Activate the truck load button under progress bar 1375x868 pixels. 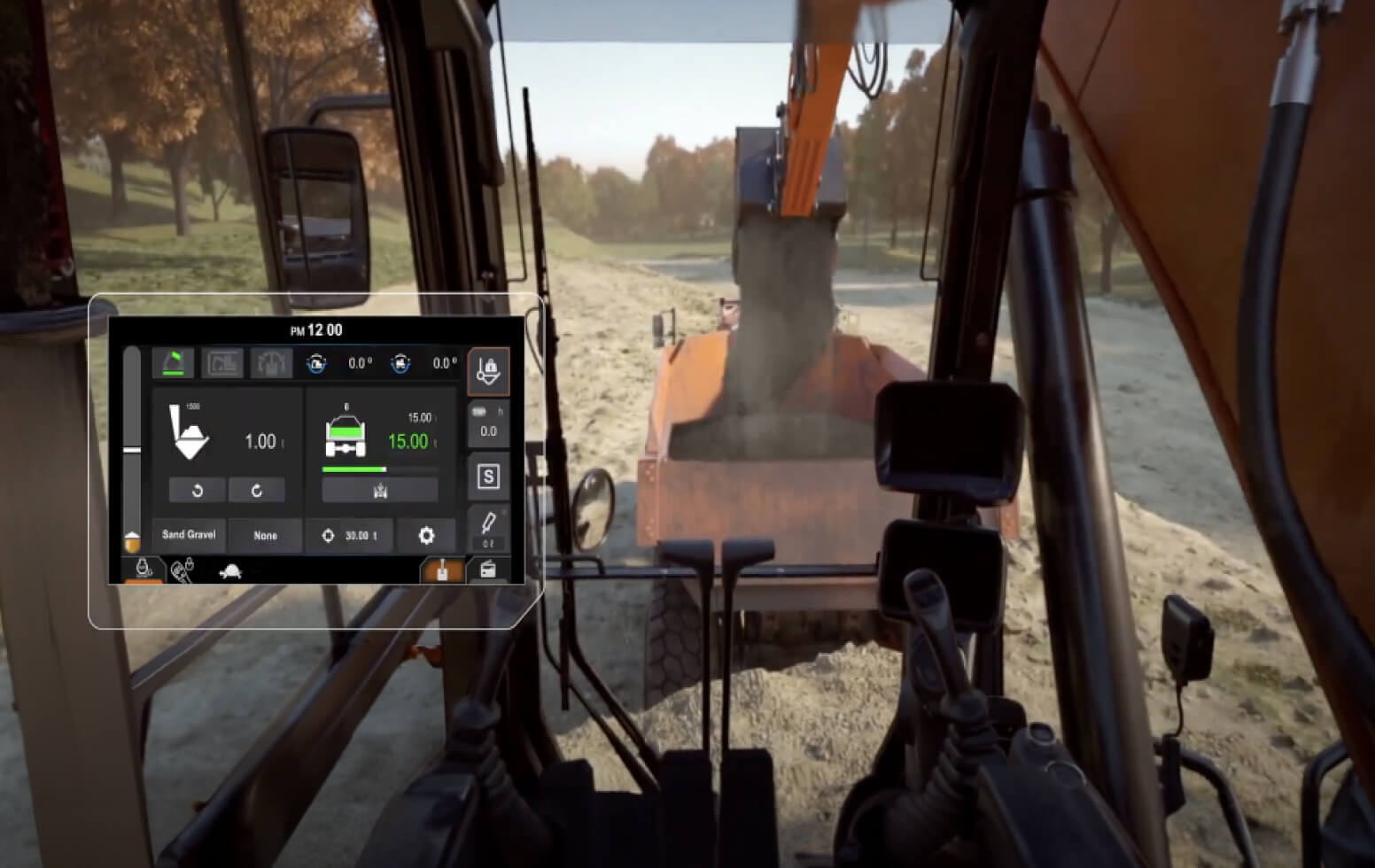pyautogui.click(x=380, y=490)
